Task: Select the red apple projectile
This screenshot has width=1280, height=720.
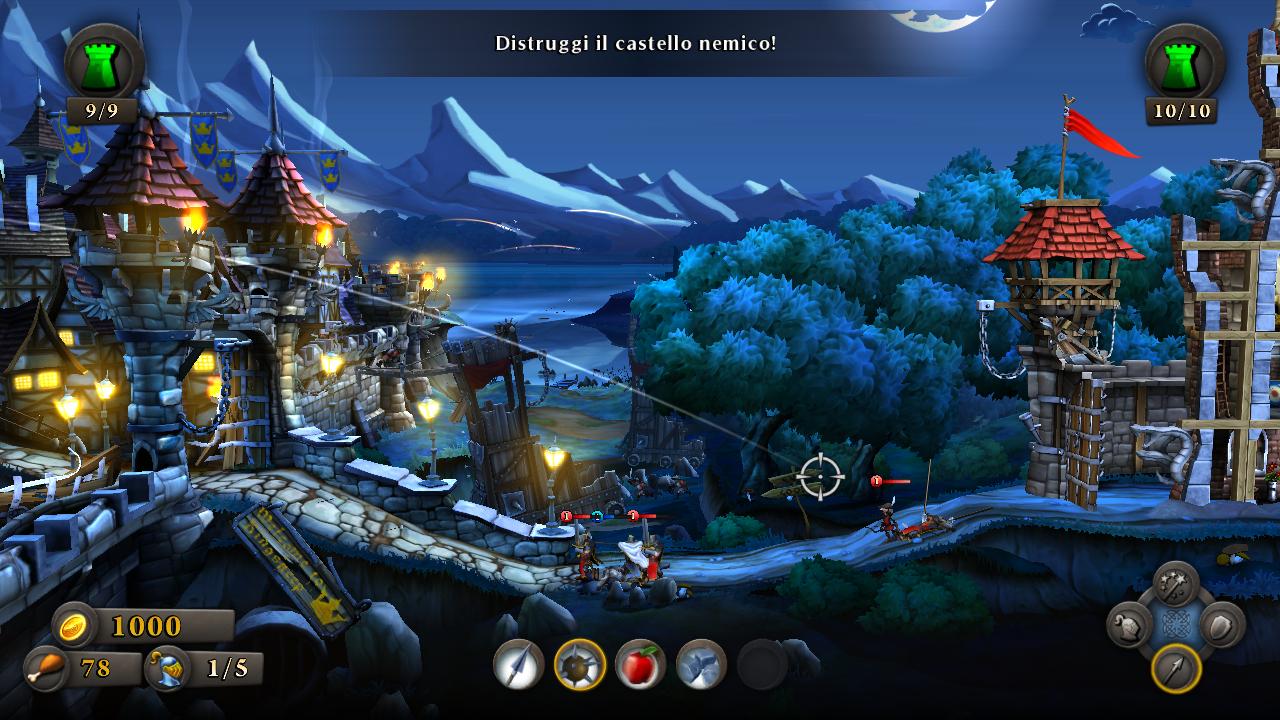Action: [641, 664]
